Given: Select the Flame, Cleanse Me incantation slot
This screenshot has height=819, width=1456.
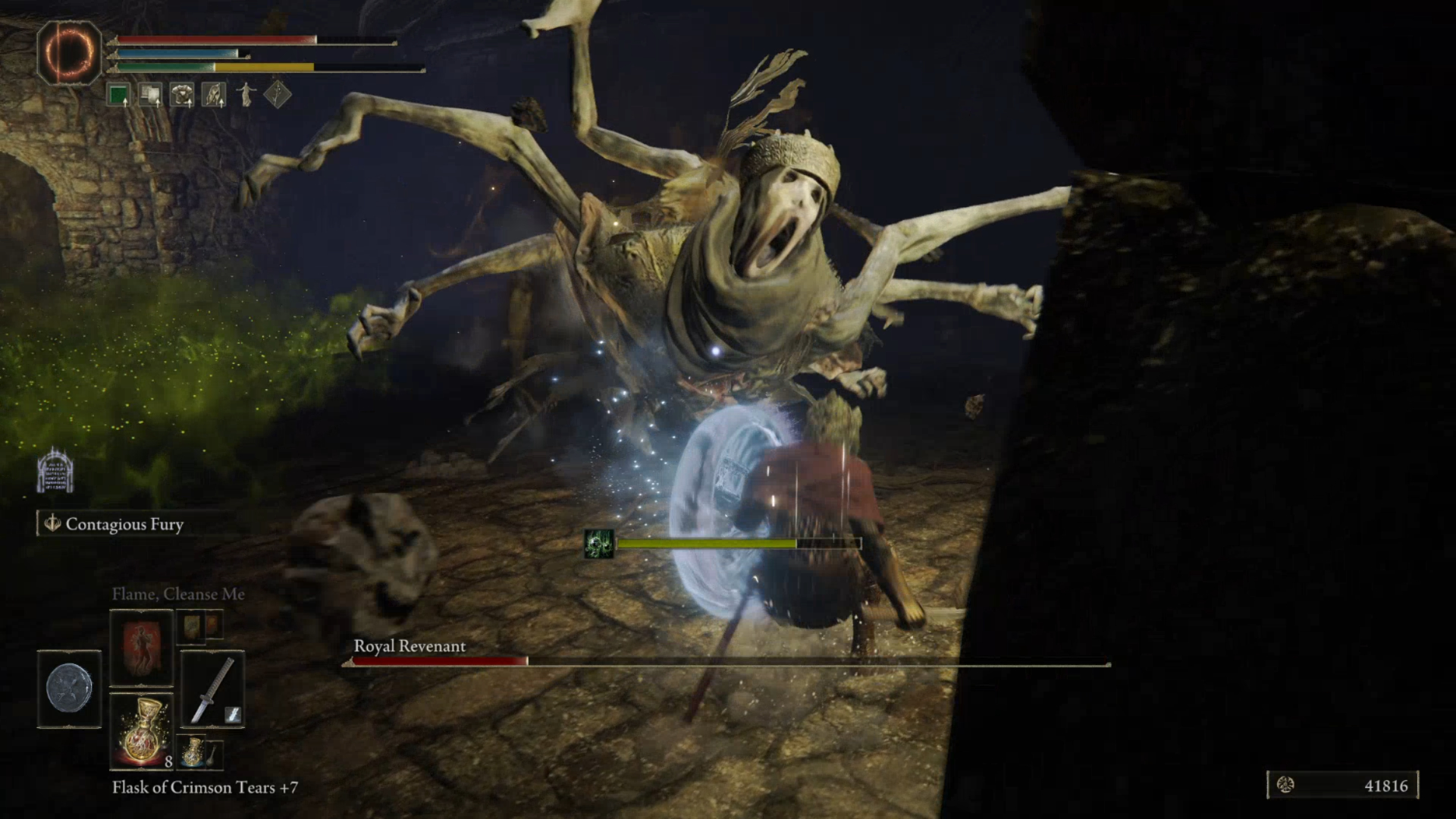Looking at the screenshot, I should click(x=142, y=647).
